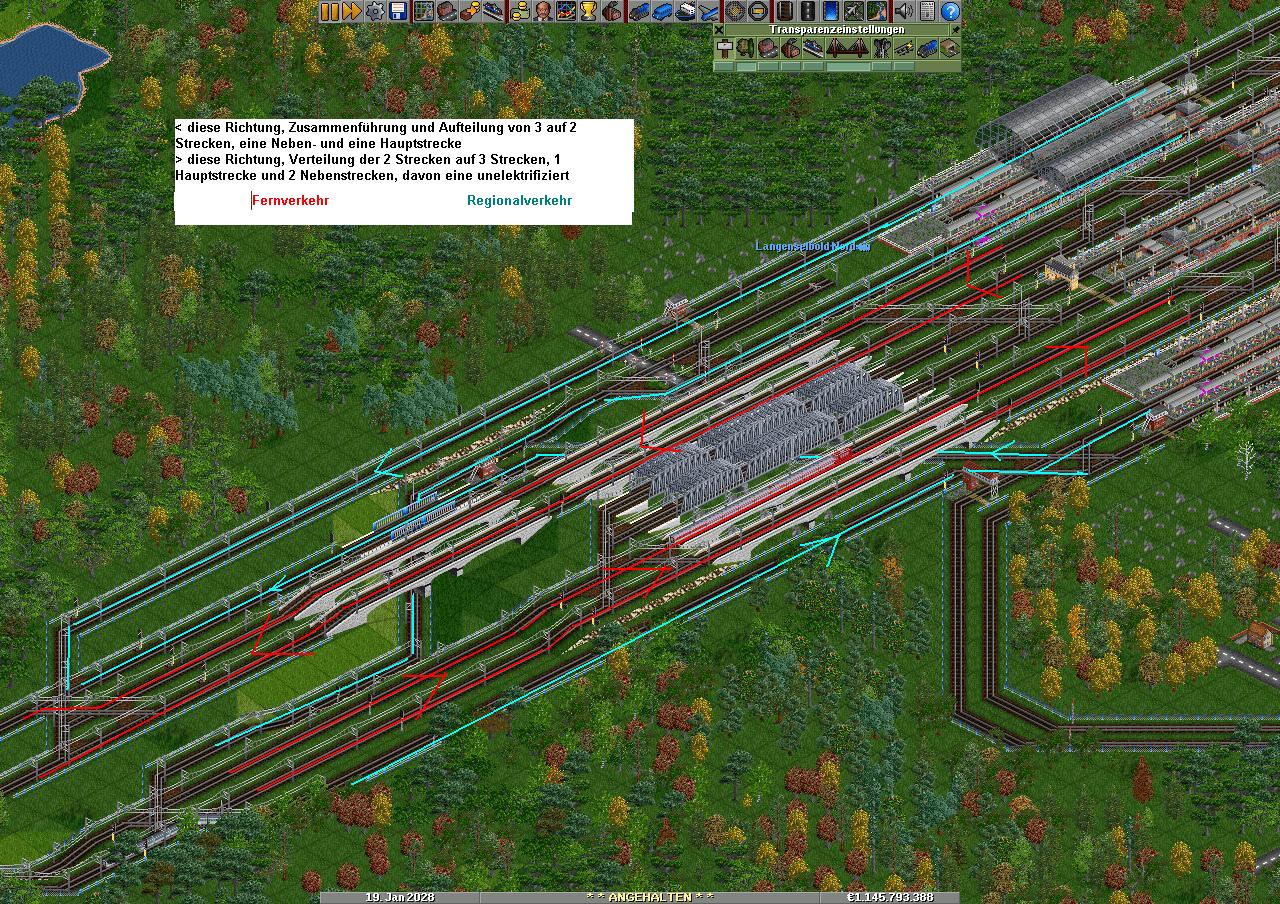Open the ship list
Image resolution: width=1280 pixels, height=904 pixels.
(685, 11)
